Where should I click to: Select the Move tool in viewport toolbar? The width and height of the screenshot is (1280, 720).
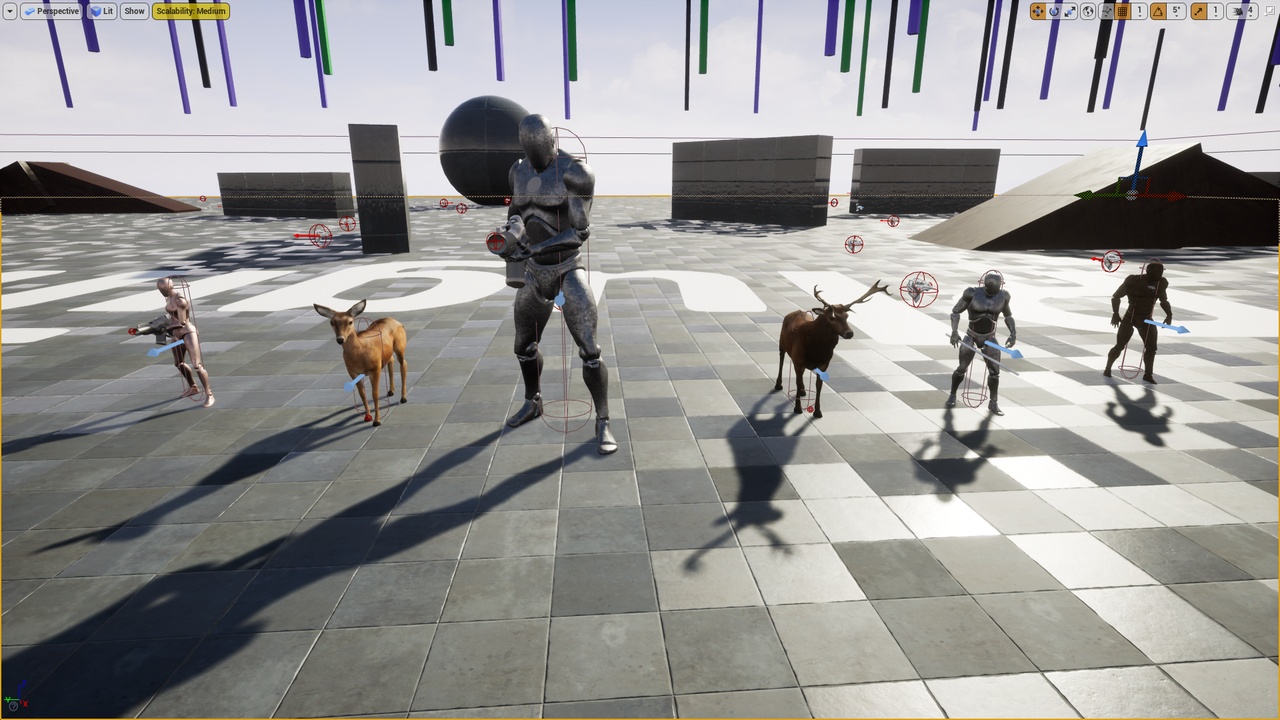pyautogui.click(x=1039, y=10)
